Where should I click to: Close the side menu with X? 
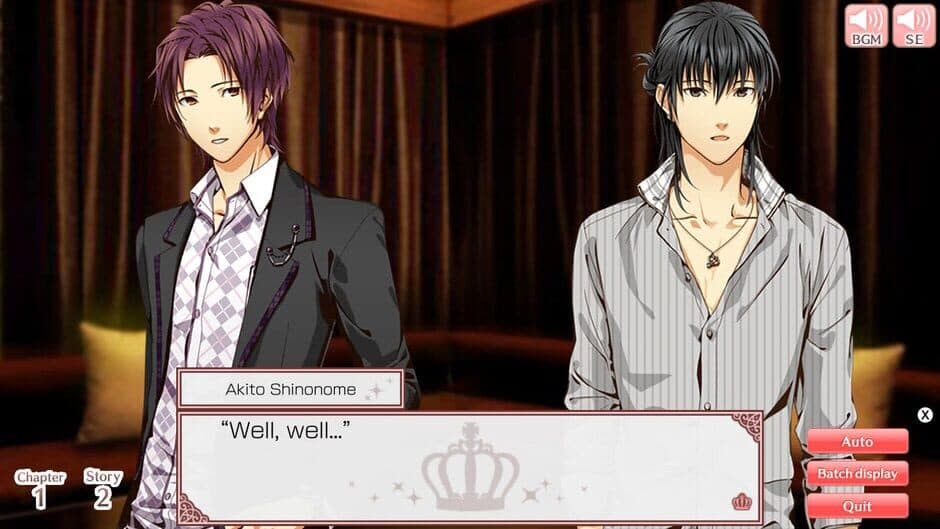(x=925, y=415)
